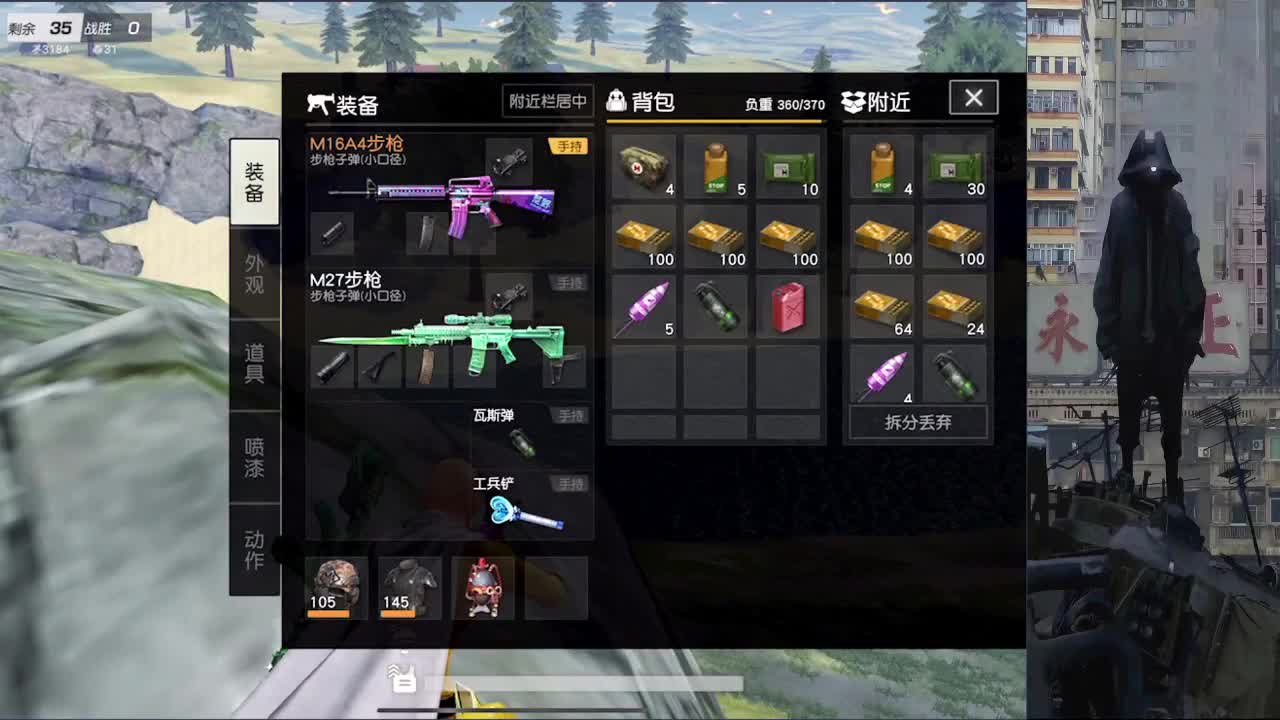Viewport: 1280px width, 720px height.
Task: Toggle 手持 on the M16A4步枪
Action: click(x=570, y=145)
